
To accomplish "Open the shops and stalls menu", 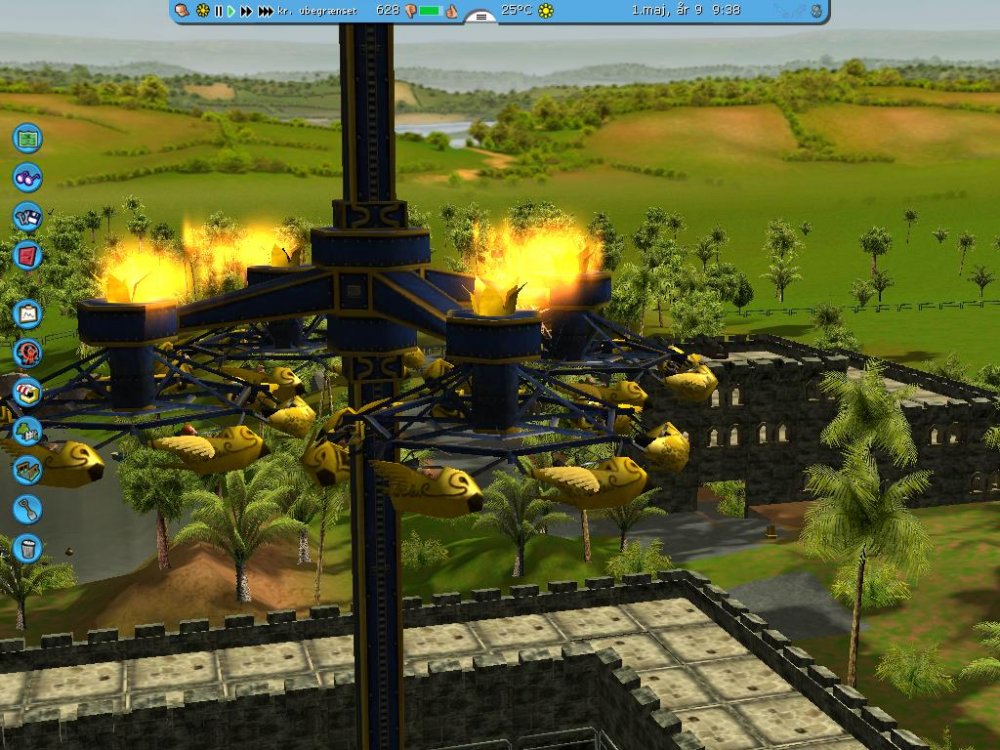I will pos(27,392).
